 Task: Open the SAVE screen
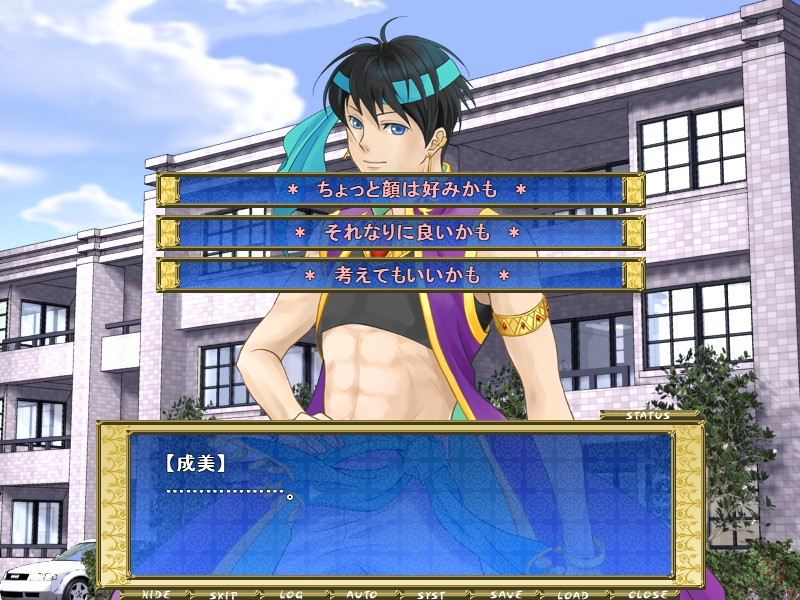(x=504, y=594)
